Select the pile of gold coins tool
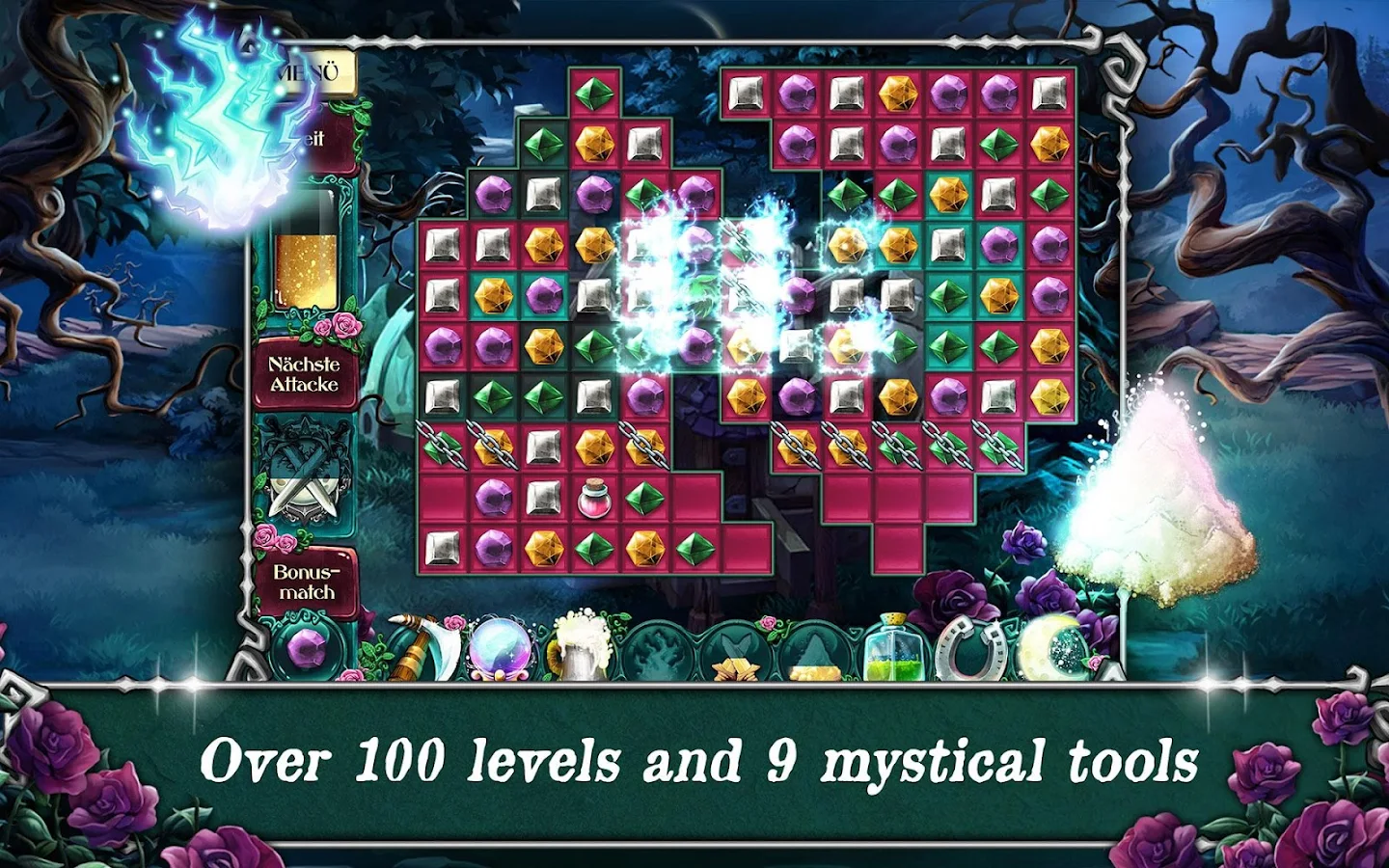This screenshot has height=868, width=1389. pyautogui.click(x=814, y=667)
